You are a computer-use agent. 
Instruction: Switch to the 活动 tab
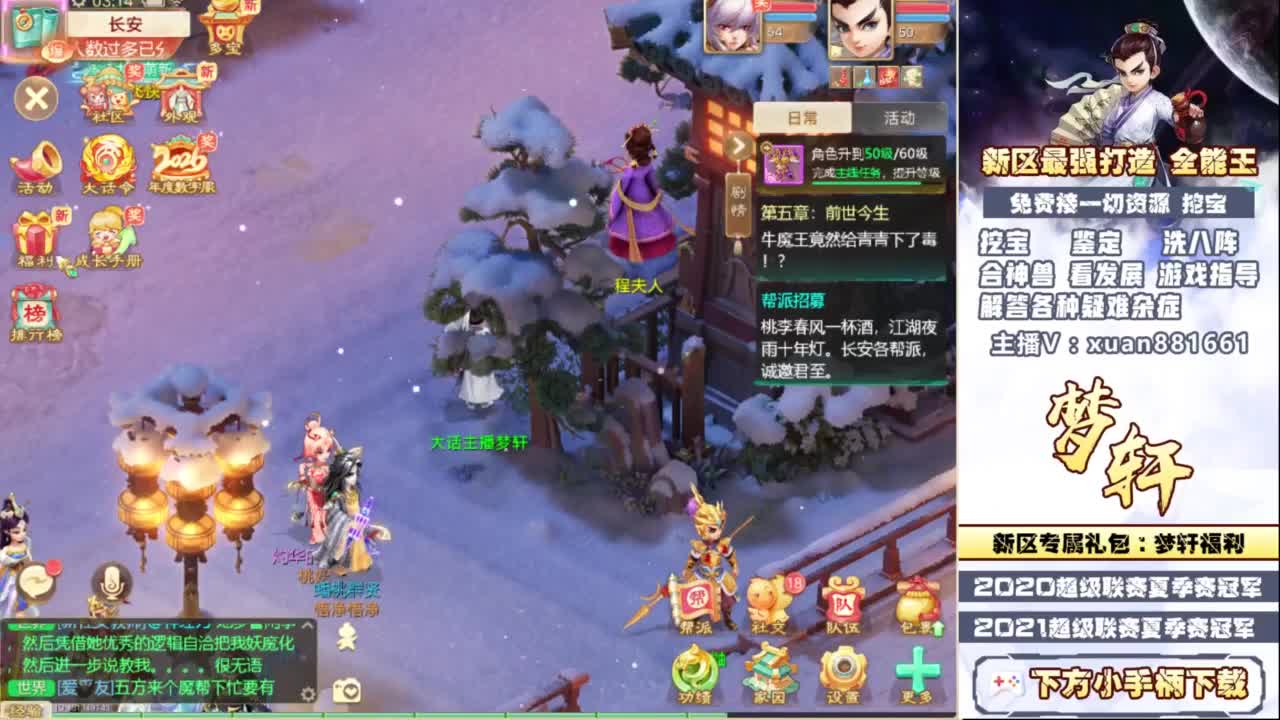(898, 117)
